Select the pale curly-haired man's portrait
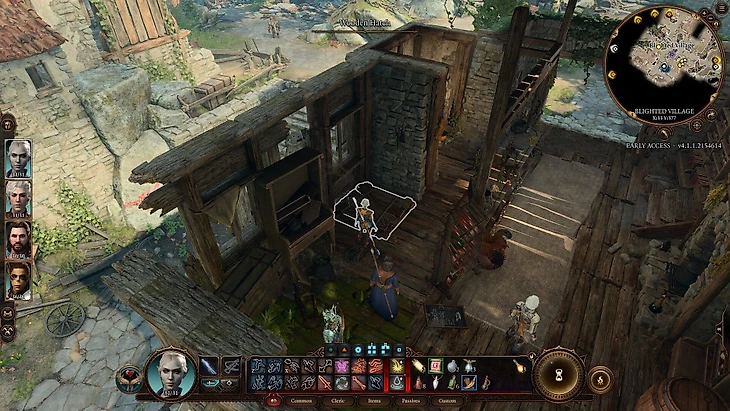Image resolution: width=730 pixels, height=411 pixels. [18, 199]
